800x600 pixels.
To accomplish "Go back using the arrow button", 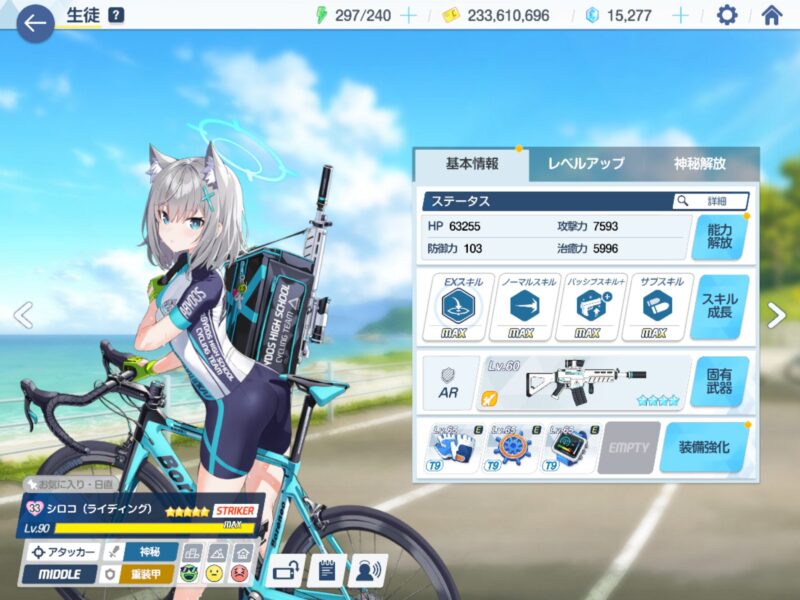I will point(35,22).
